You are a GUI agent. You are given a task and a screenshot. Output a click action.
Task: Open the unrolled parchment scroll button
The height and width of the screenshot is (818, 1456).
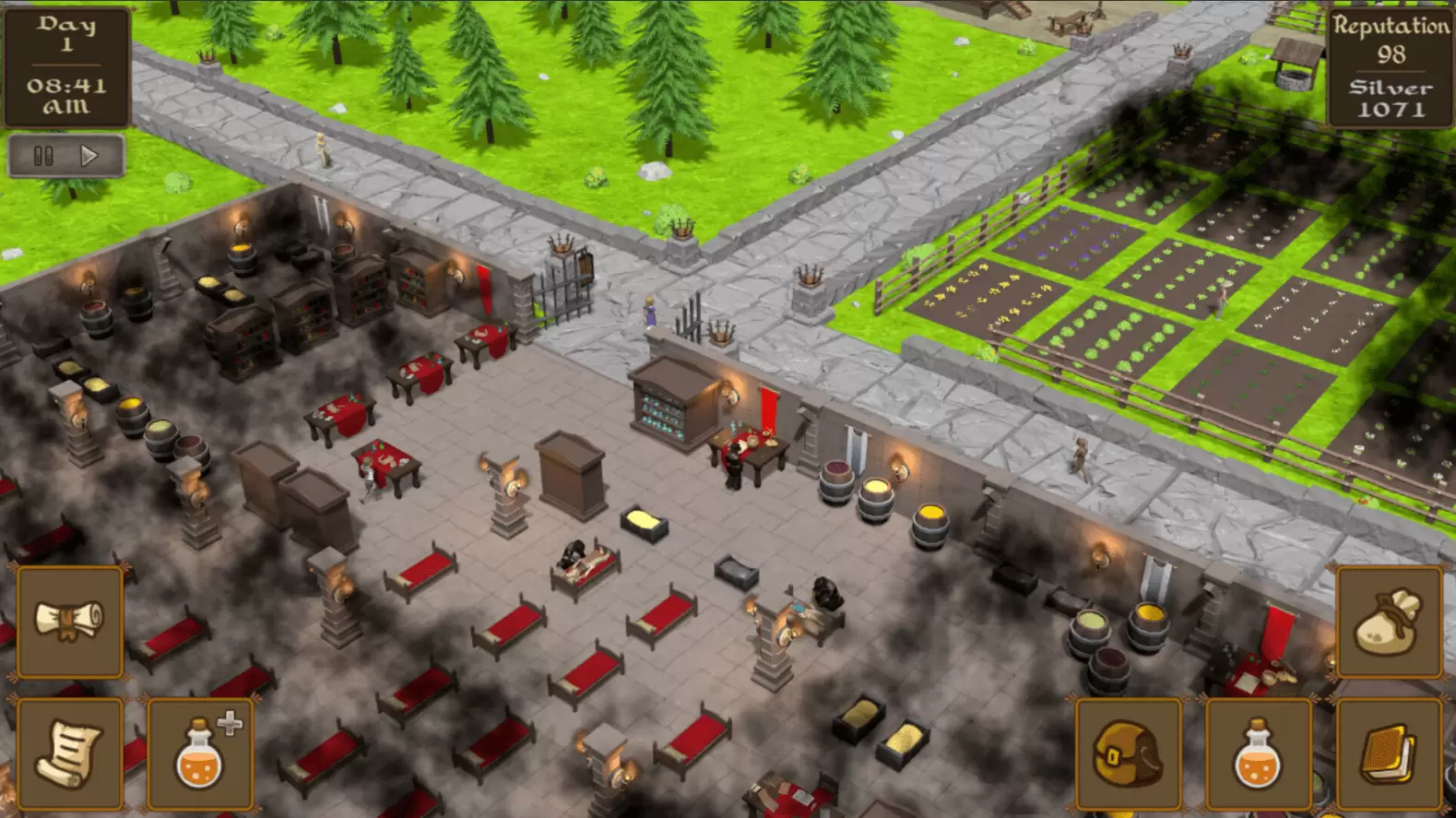70,753
